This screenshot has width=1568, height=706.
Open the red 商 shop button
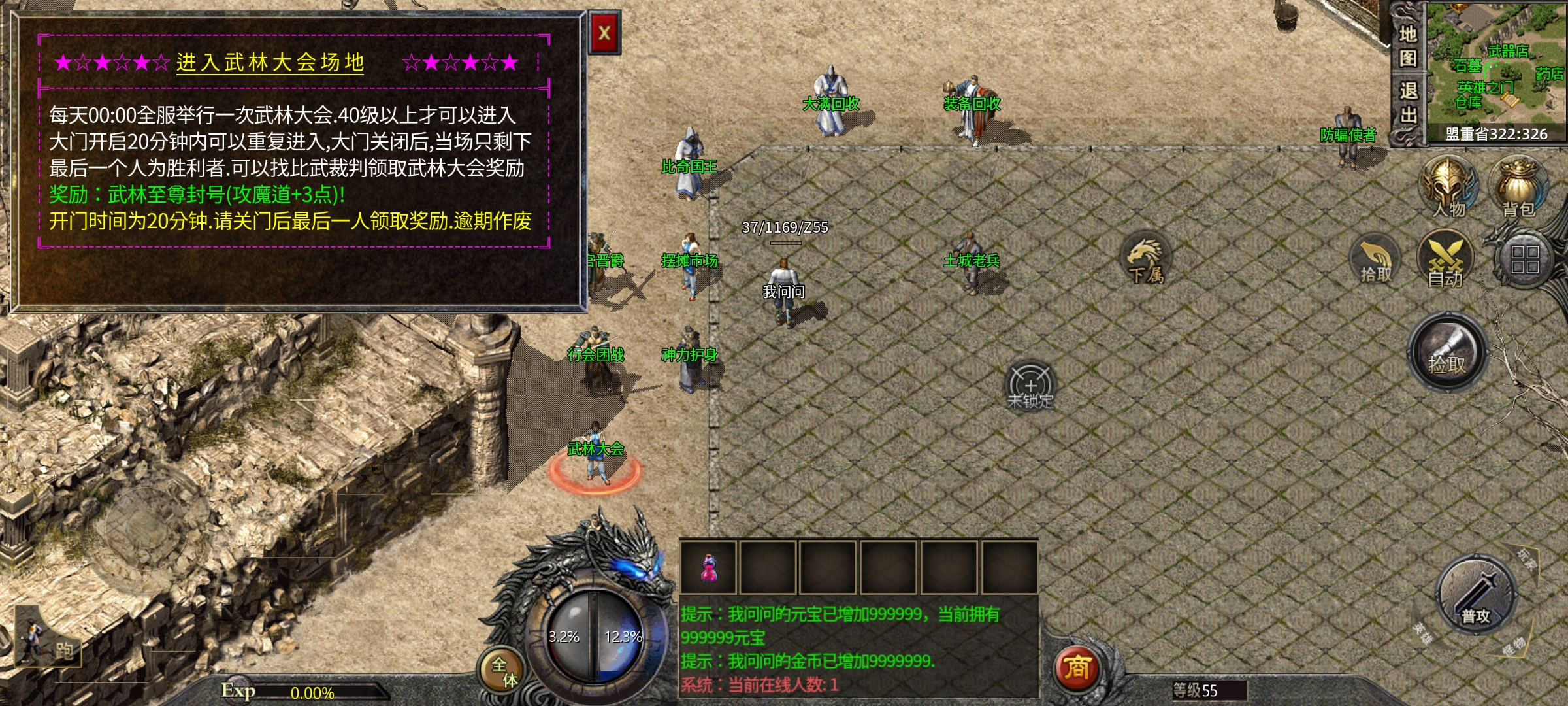pyautogui.click(x=1077, y=668)
